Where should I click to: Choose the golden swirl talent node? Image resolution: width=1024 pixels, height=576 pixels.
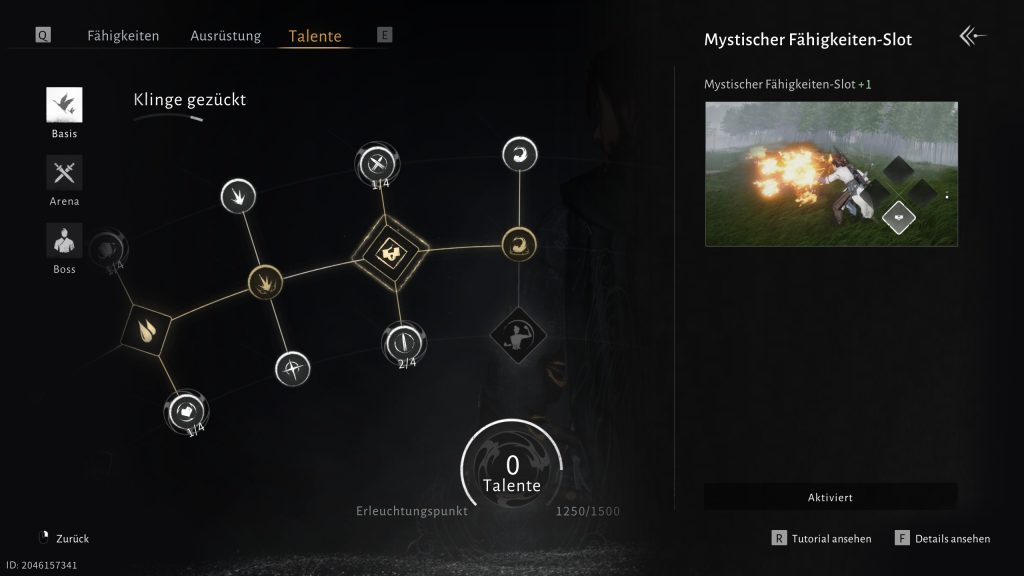(x=519, y=242)
